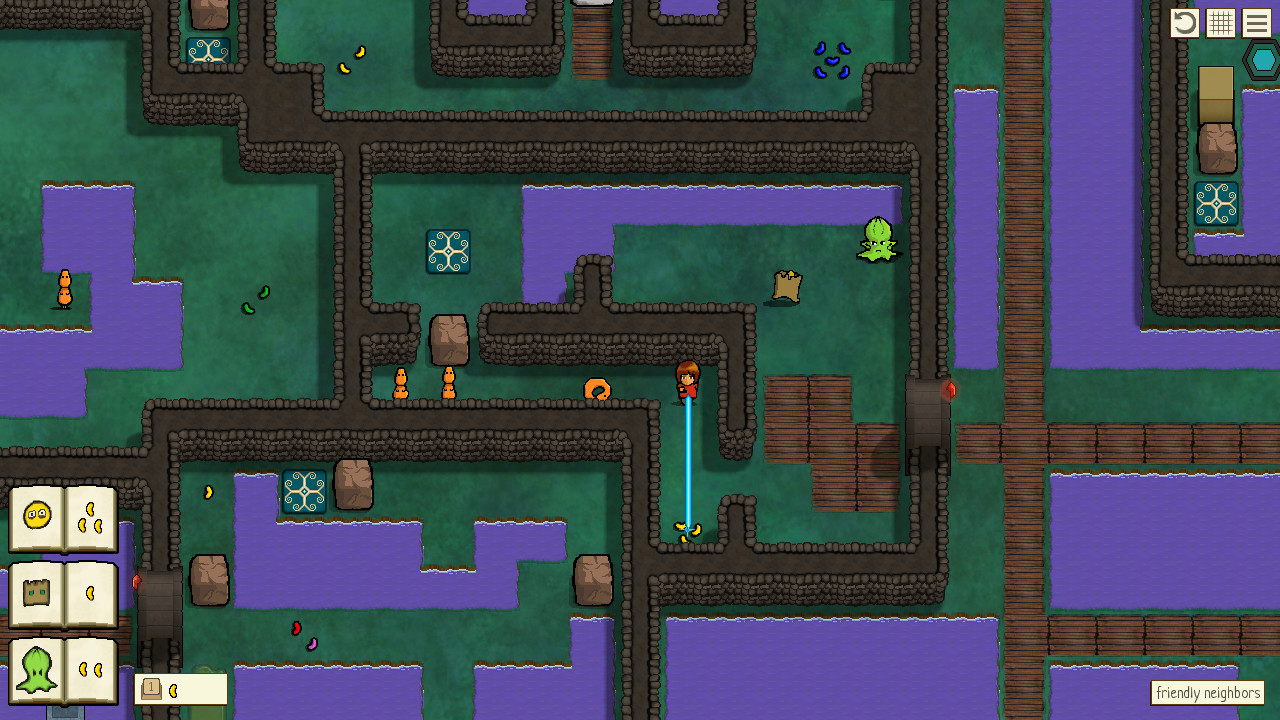Toggle the grid overlay icon
1280x720 pixels.
(x=1220, y=22)
